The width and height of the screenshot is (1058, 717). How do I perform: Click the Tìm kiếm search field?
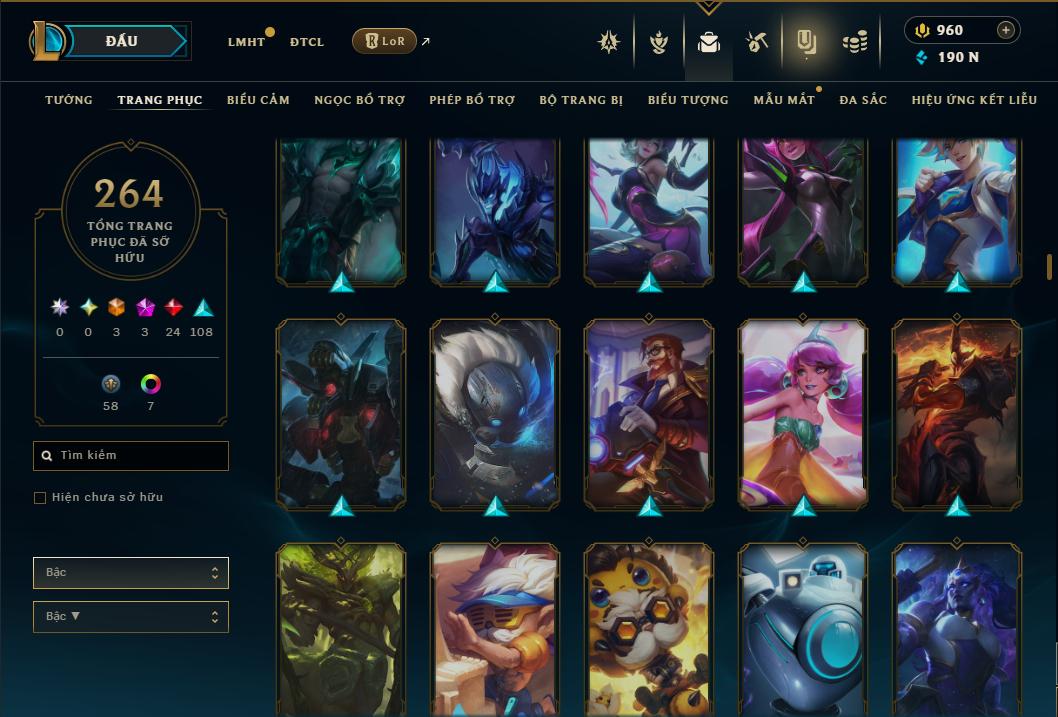pyautogui.click(x=131, y=456)
